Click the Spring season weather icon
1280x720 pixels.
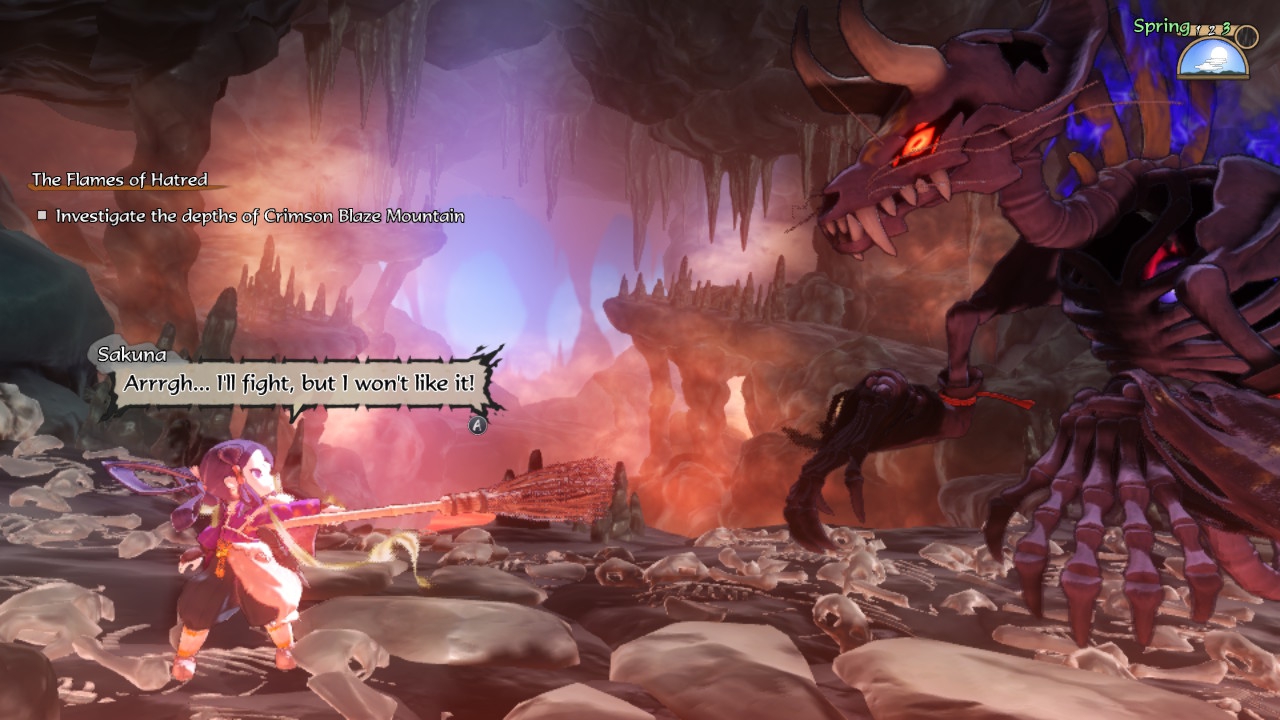point(1212,59)
